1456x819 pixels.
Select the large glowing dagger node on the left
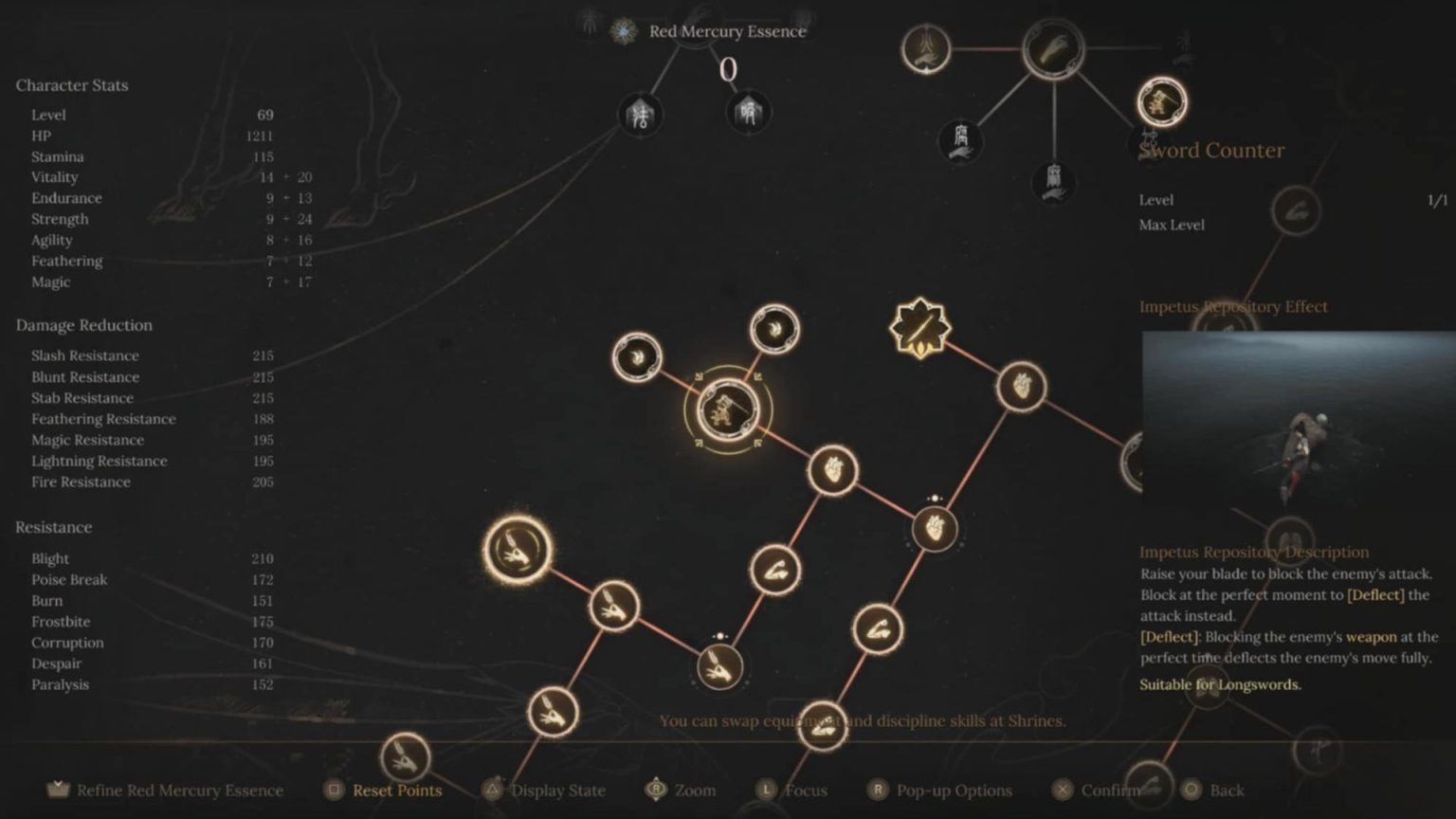pos(517,550)
